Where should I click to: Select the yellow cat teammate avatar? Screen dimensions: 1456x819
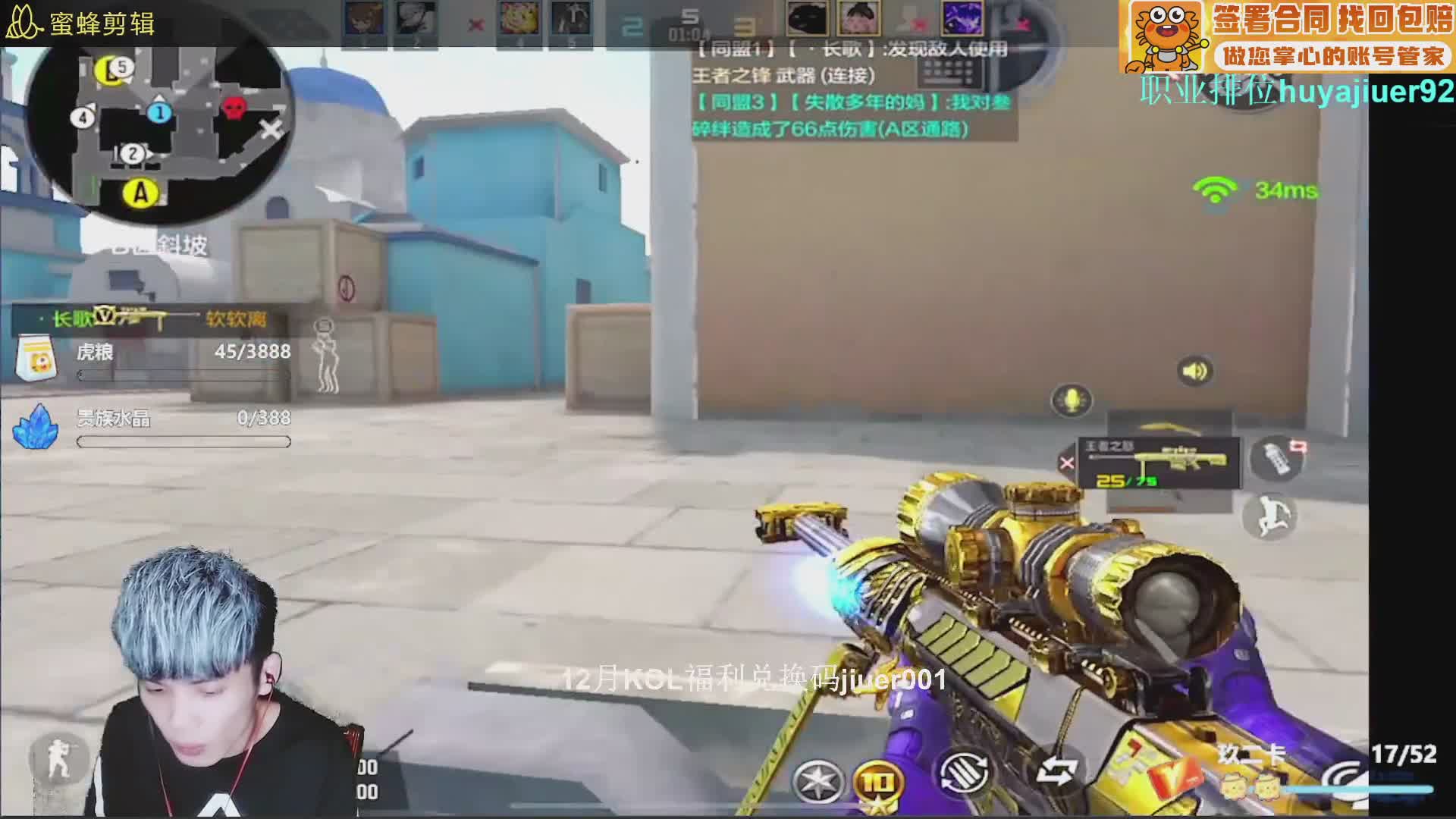(519, 18)
